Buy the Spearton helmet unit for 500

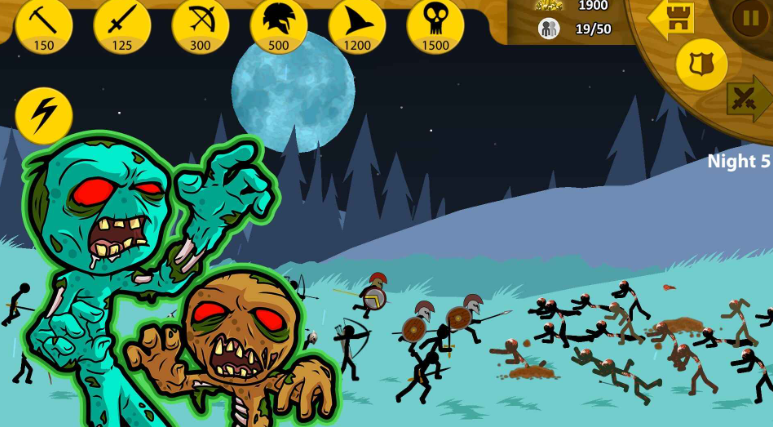click(278, 24)
